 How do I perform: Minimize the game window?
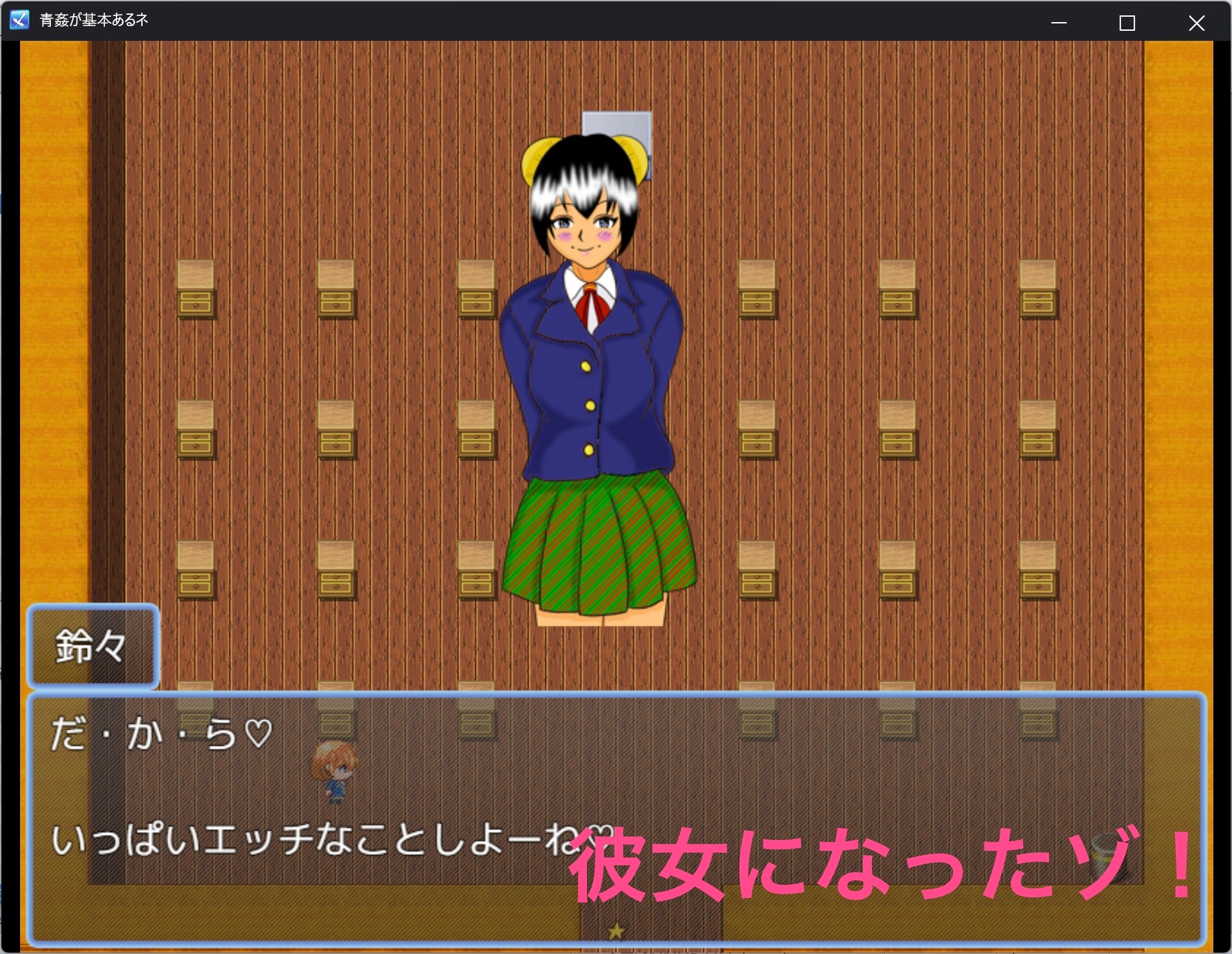(x=1059, y=22)
